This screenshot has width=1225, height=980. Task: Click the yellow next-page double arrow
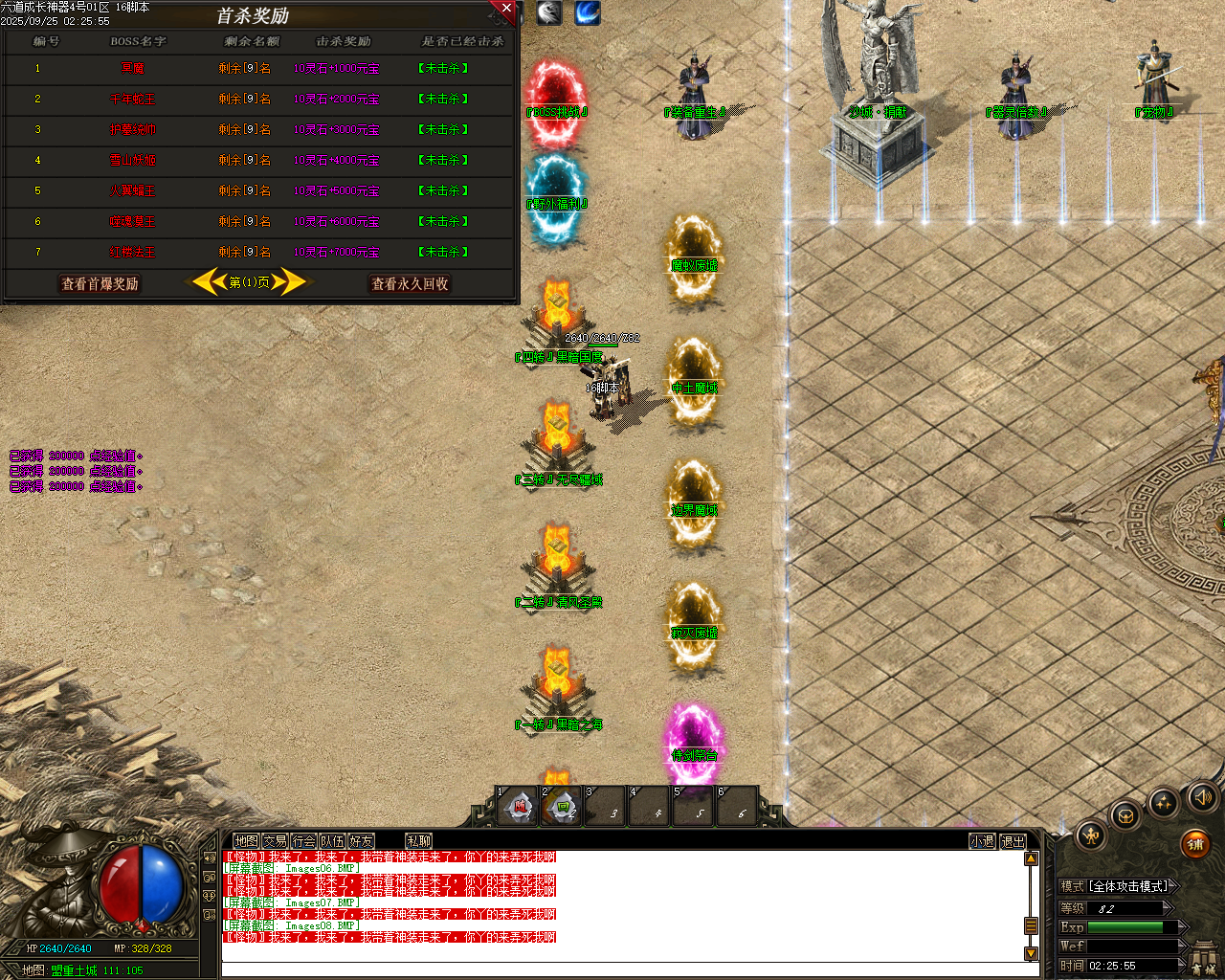[x=289, y=281]
